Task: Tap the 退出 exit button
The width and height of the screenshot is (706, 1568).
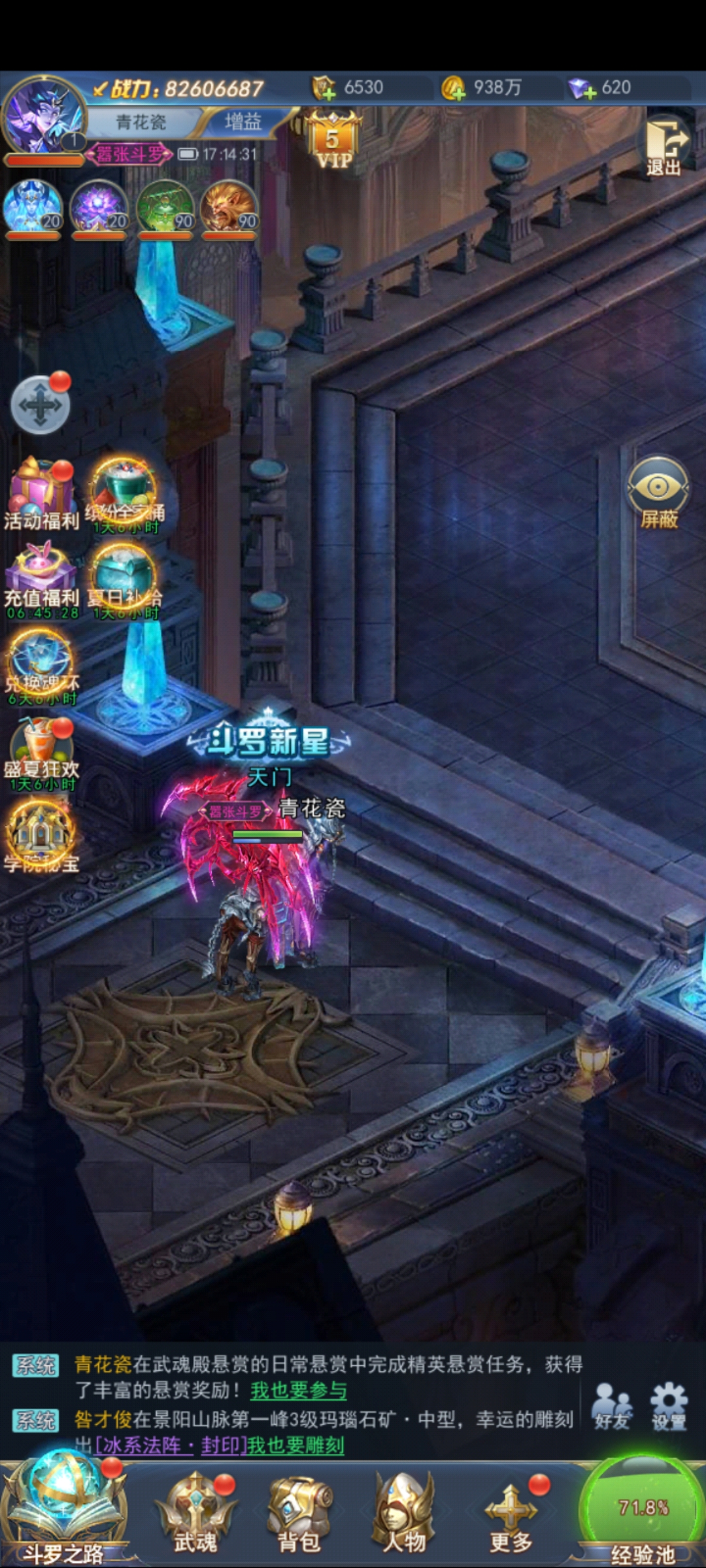Action: coord(665,148)
